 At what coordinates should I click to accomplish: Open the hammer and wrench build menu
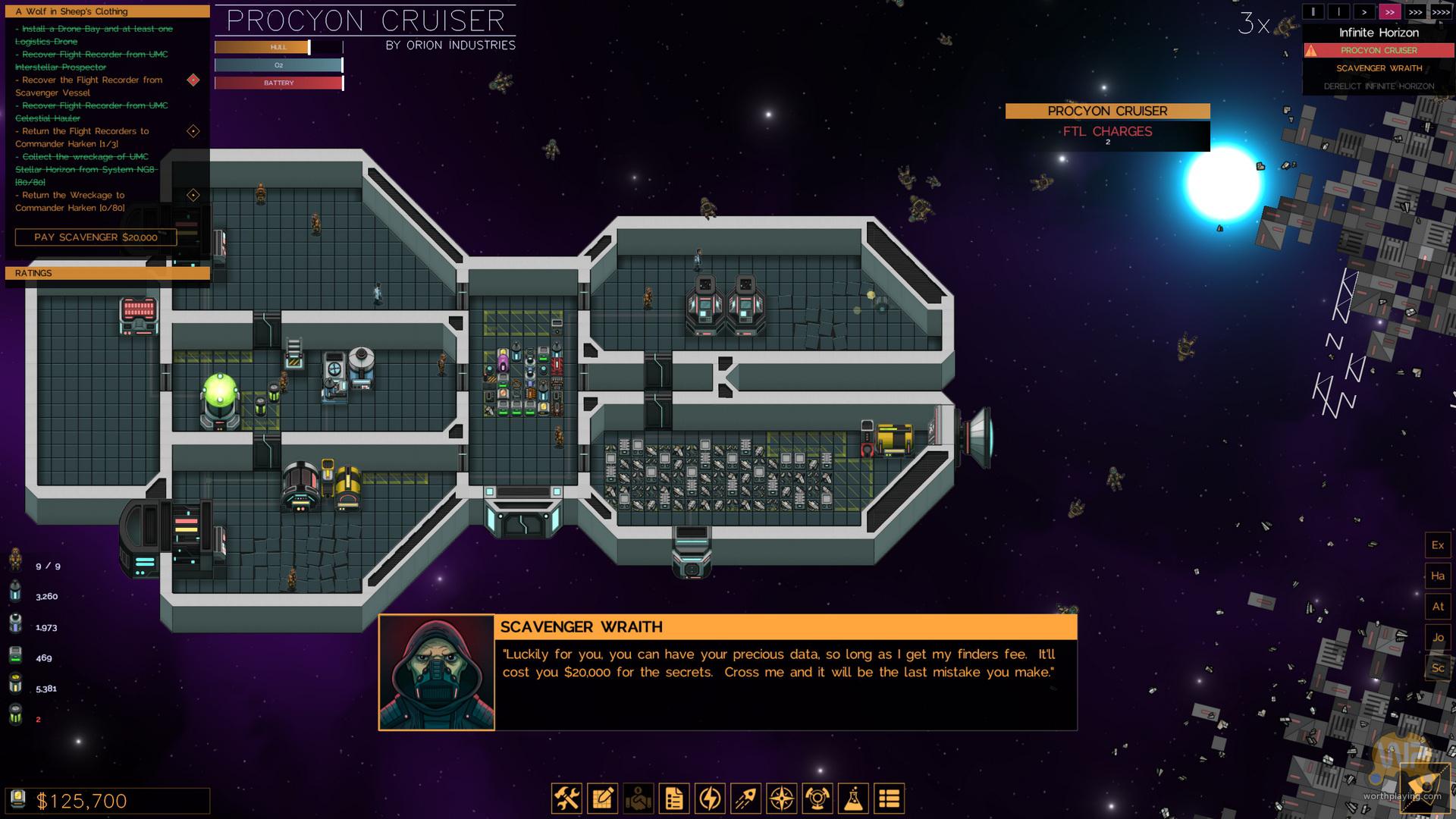click(x=566, y=799)
